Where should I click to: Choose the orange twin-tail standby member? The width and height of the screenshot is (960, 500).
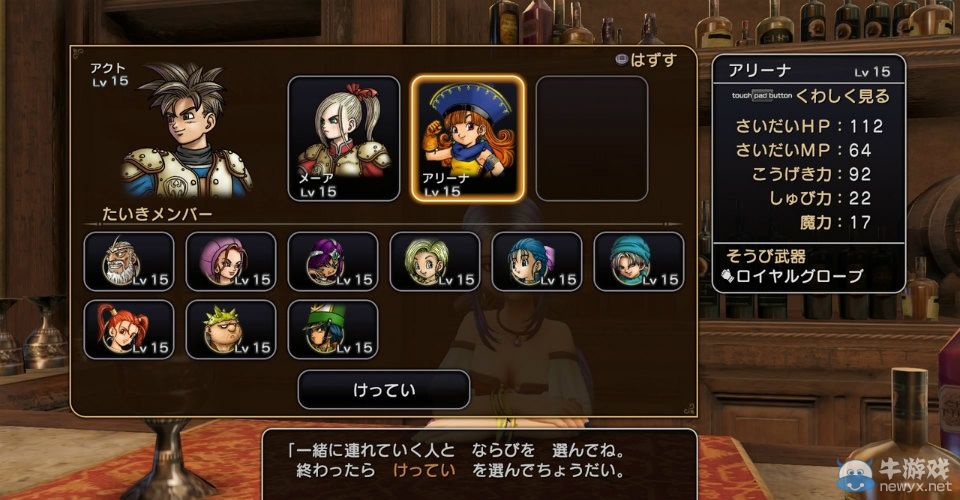click(129, 330)
